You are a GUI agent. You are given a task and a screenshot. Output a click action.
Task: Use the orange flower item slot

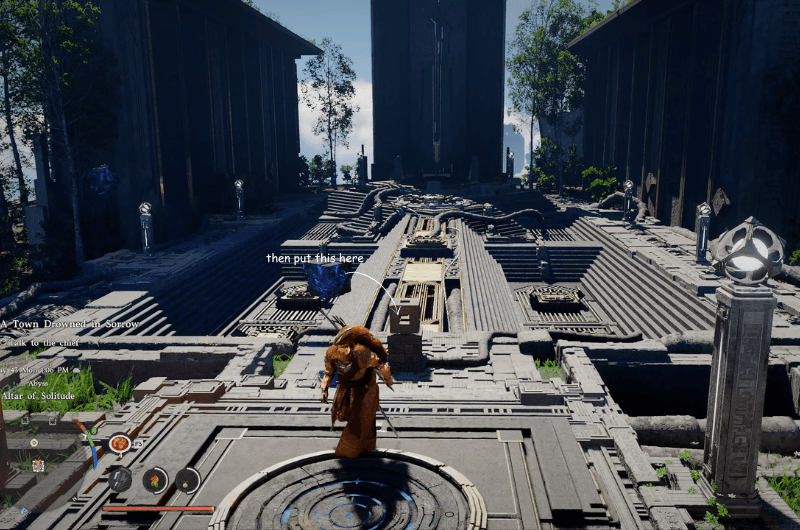click(154, 480)
